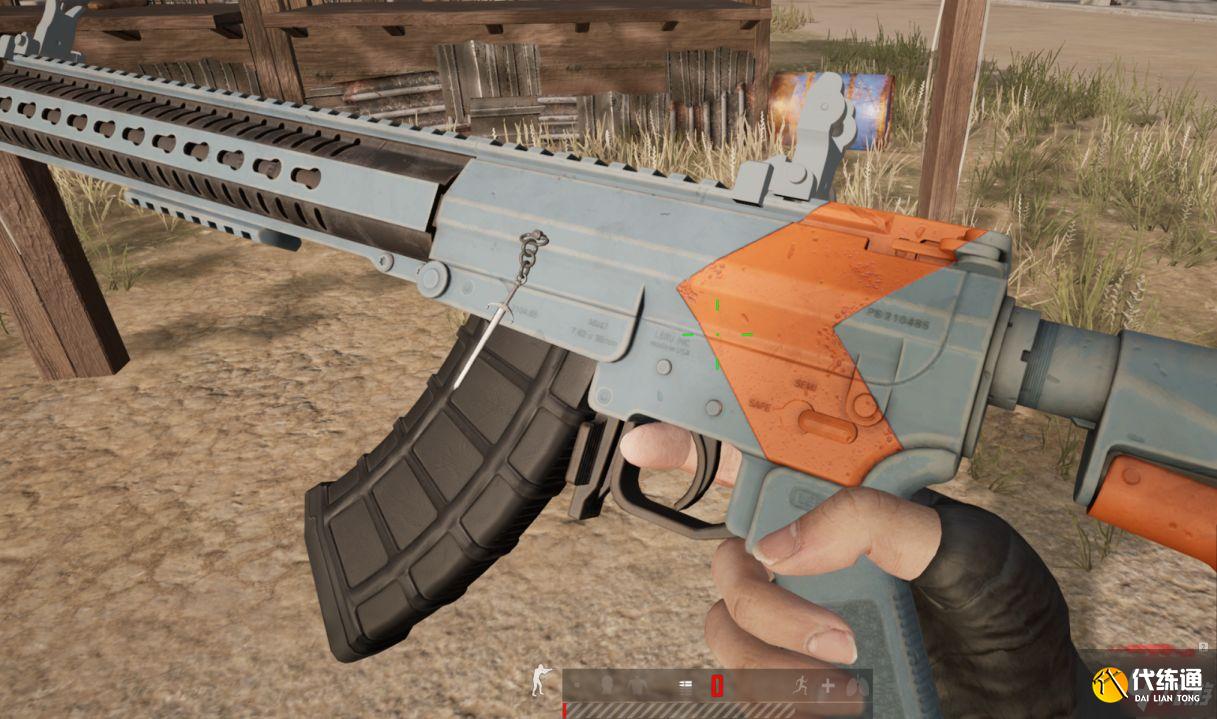The image size is (1217, 719).
Task: Select the backpack equipment status icon
Action: 605,686
